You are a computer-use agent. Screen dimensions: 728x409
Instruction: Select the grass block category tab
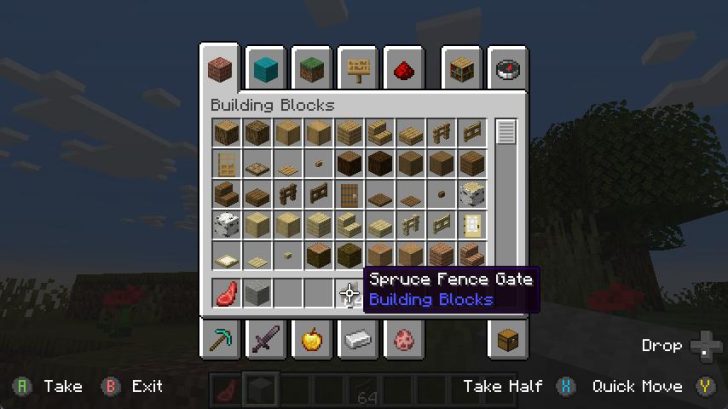pos(311,70)
